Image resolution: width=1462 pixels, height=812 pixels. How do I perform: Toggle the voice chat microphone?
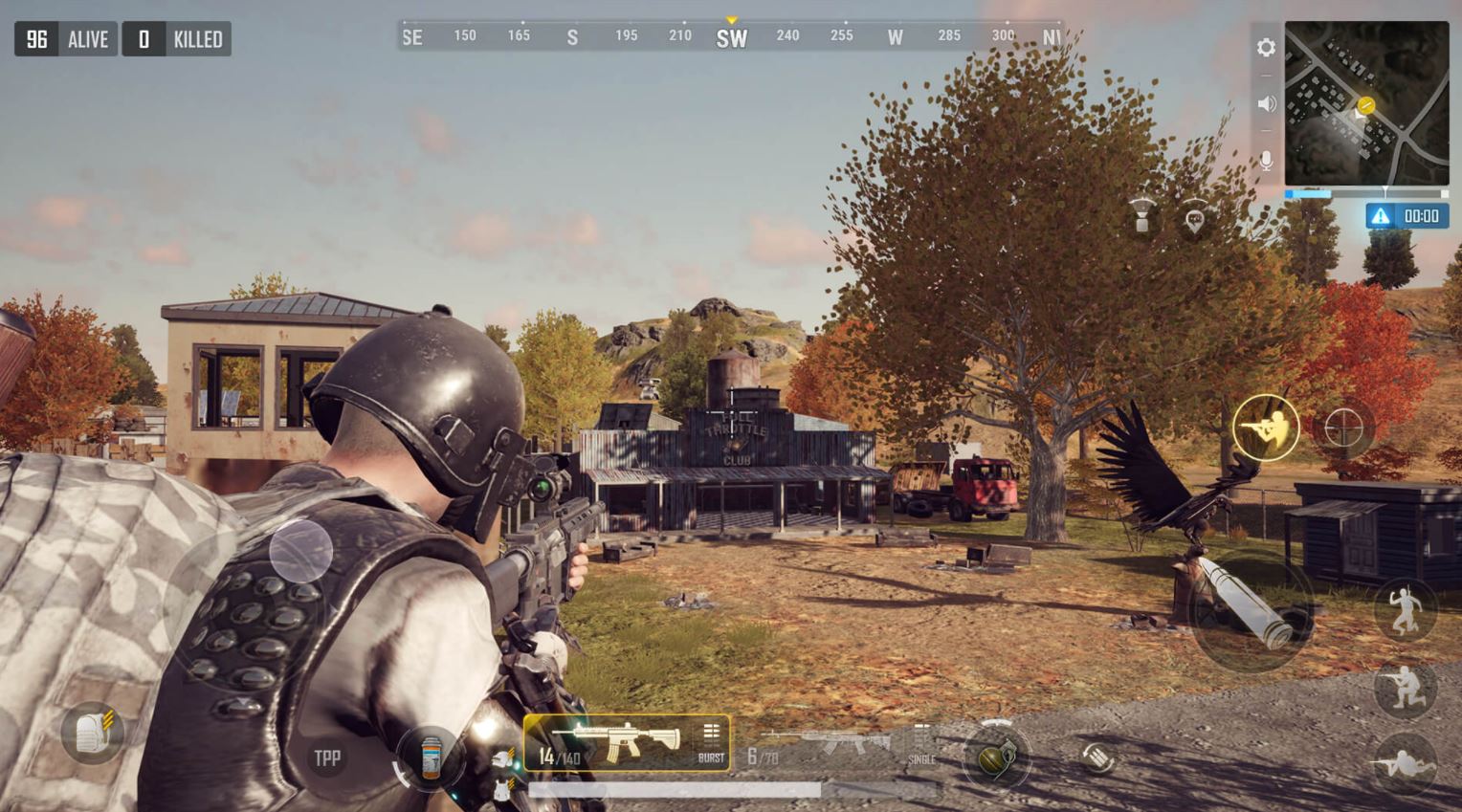(x=1268, y=162)
